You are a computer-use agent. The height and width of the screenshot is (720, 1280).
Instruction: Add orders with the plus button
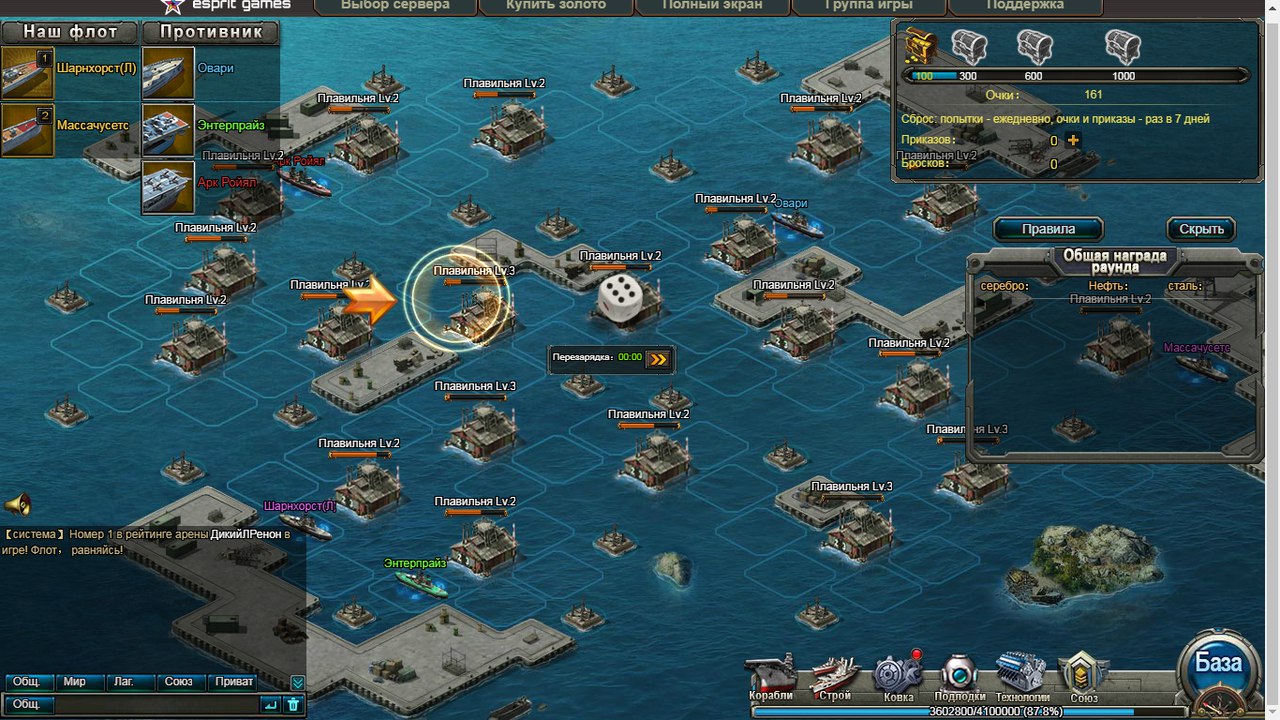[x=1074, y=140]
